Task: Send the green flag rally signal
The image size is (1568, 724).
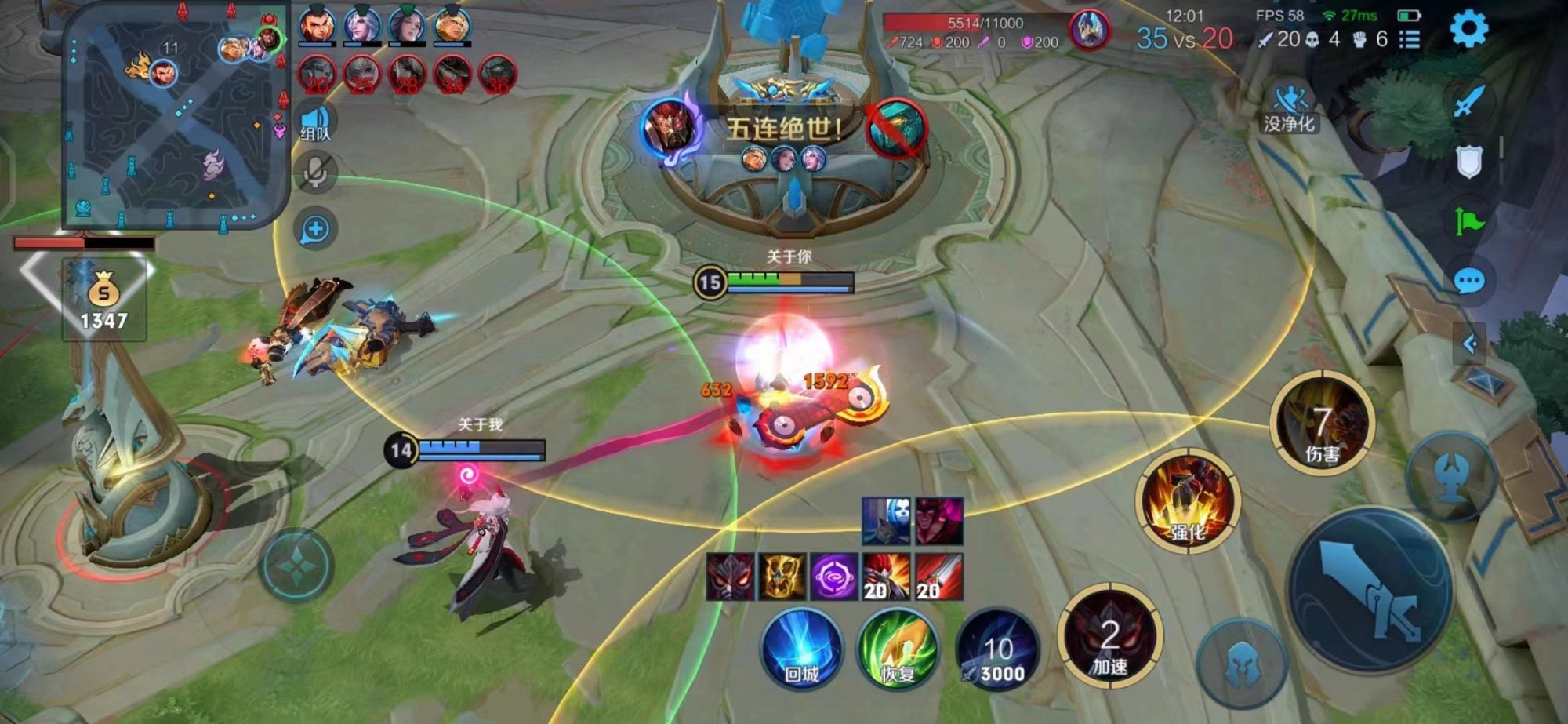Action: pyautogui.click(x=1468, y=222)
